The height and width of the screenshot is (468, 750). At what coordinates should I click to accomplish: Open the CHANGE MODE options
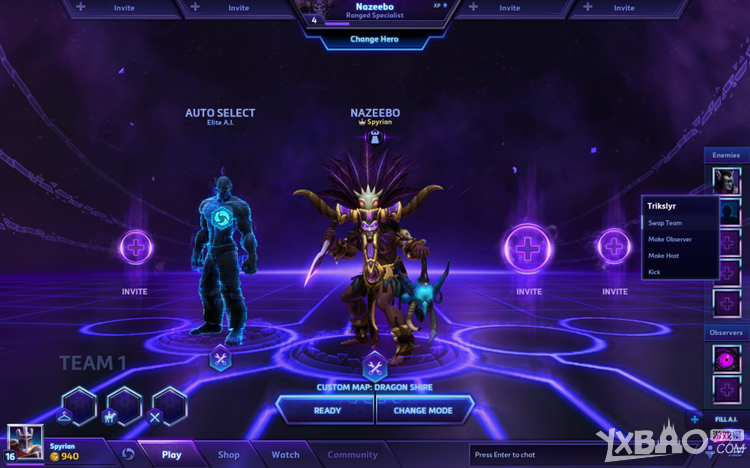(423, 410)
